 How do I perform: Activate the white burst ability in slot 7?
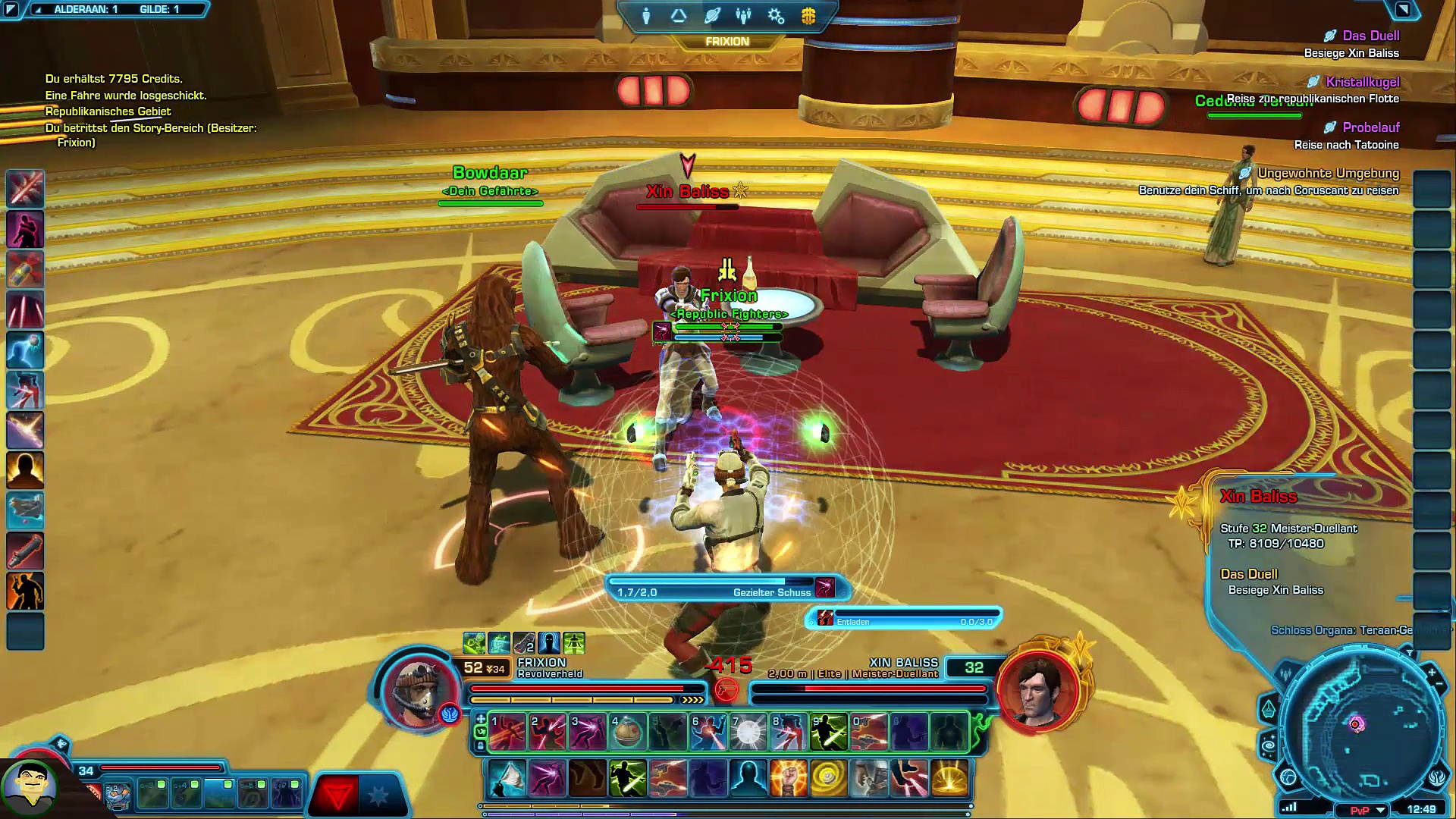[748, 732]
